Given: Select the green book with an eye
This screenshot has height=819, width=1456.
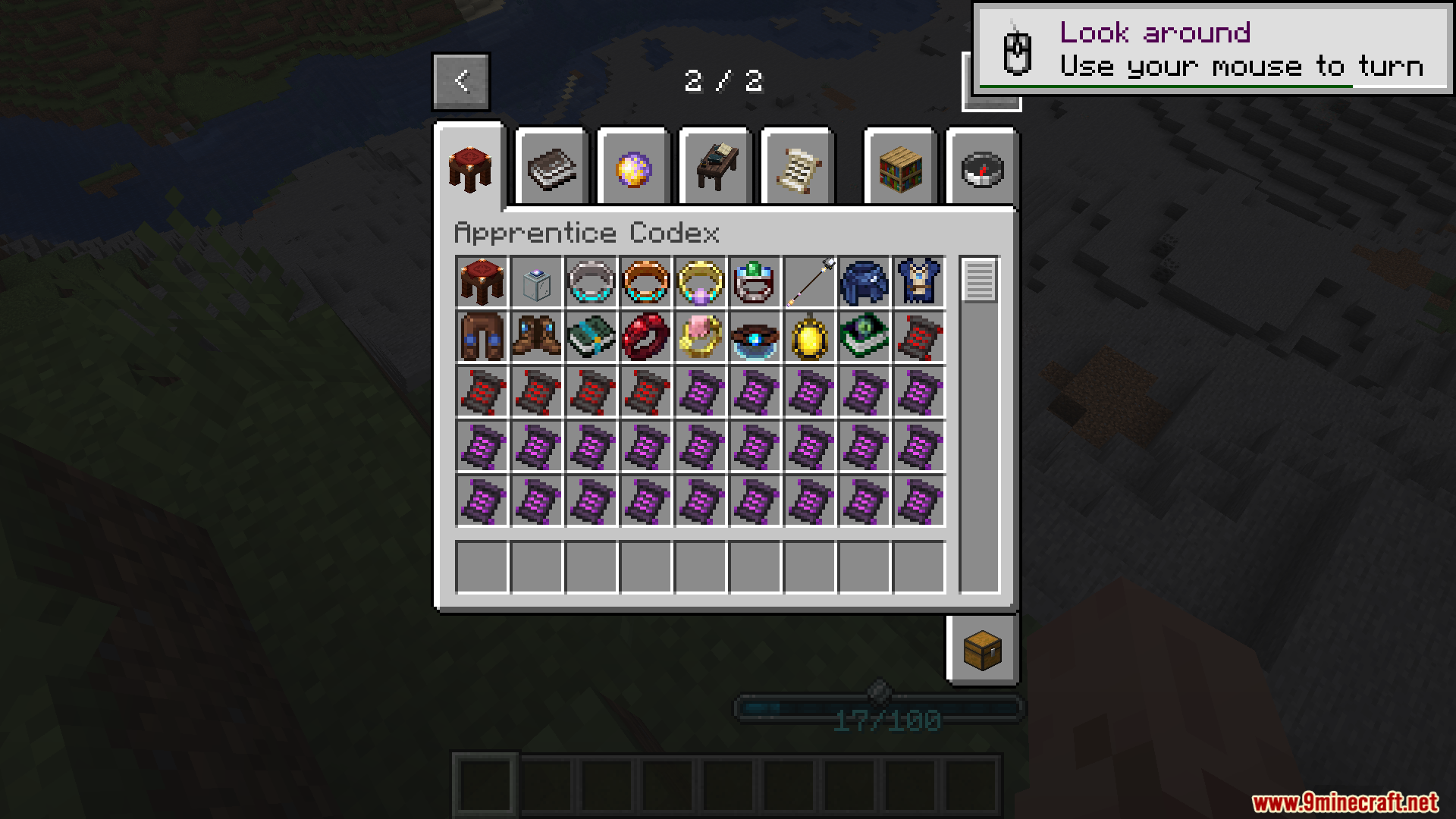Looking at the screenshot, I should (x=864, y=337).
